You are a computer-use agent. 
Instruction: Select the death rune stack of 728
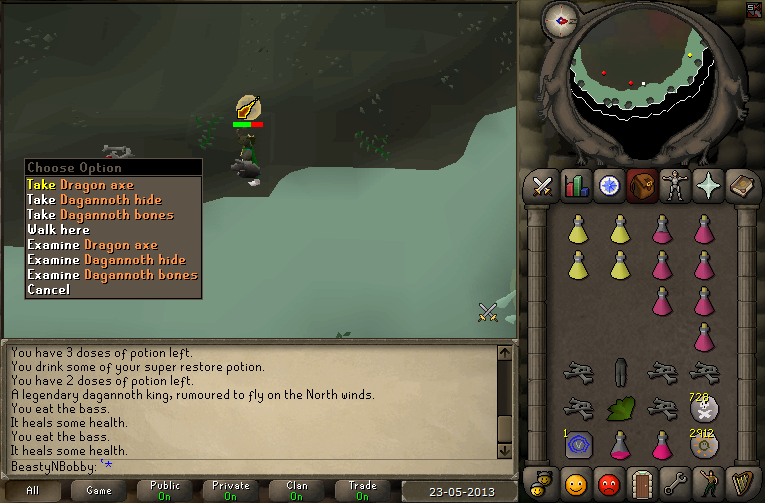tap(704, 406)
